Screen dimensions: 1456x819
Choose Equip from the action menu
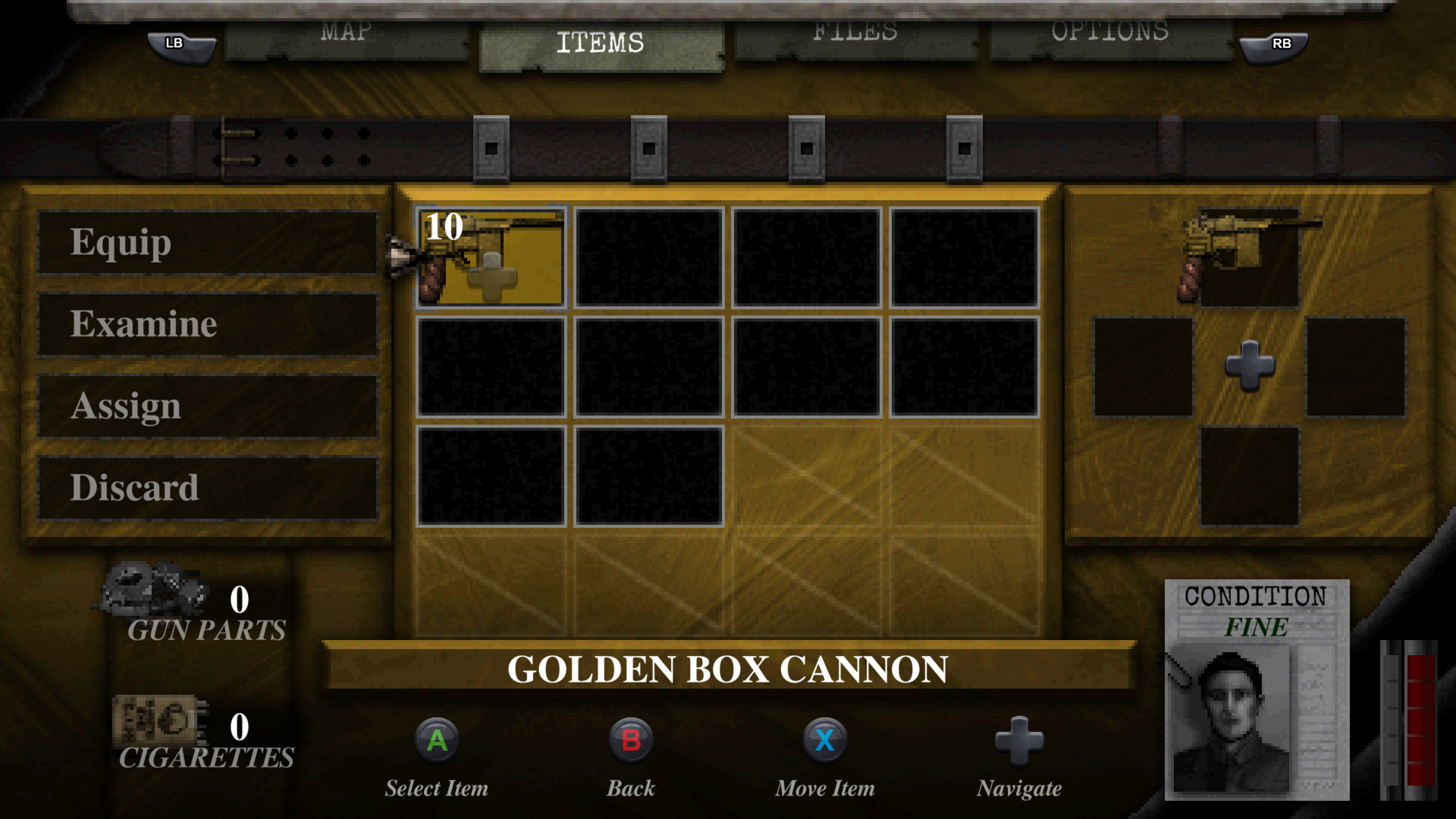tap(206, 243)
